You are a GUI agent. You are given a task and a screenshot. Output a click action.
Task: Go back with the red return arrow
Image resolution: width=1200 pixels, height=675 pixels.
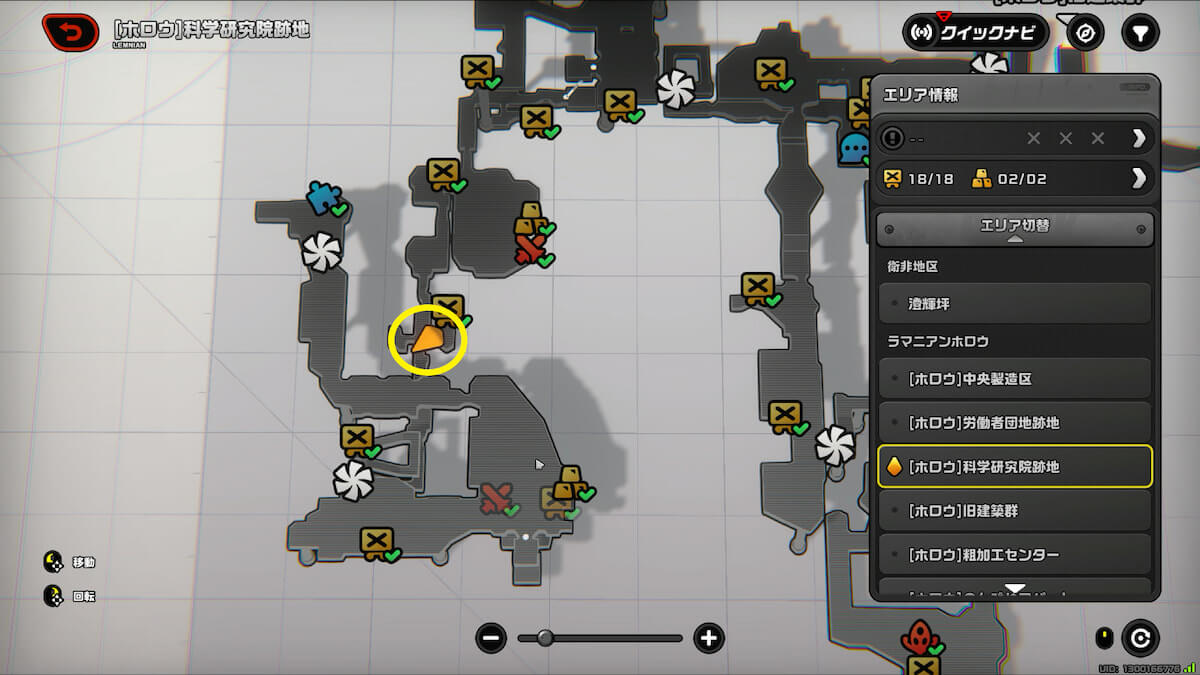[x=70, y=32]
